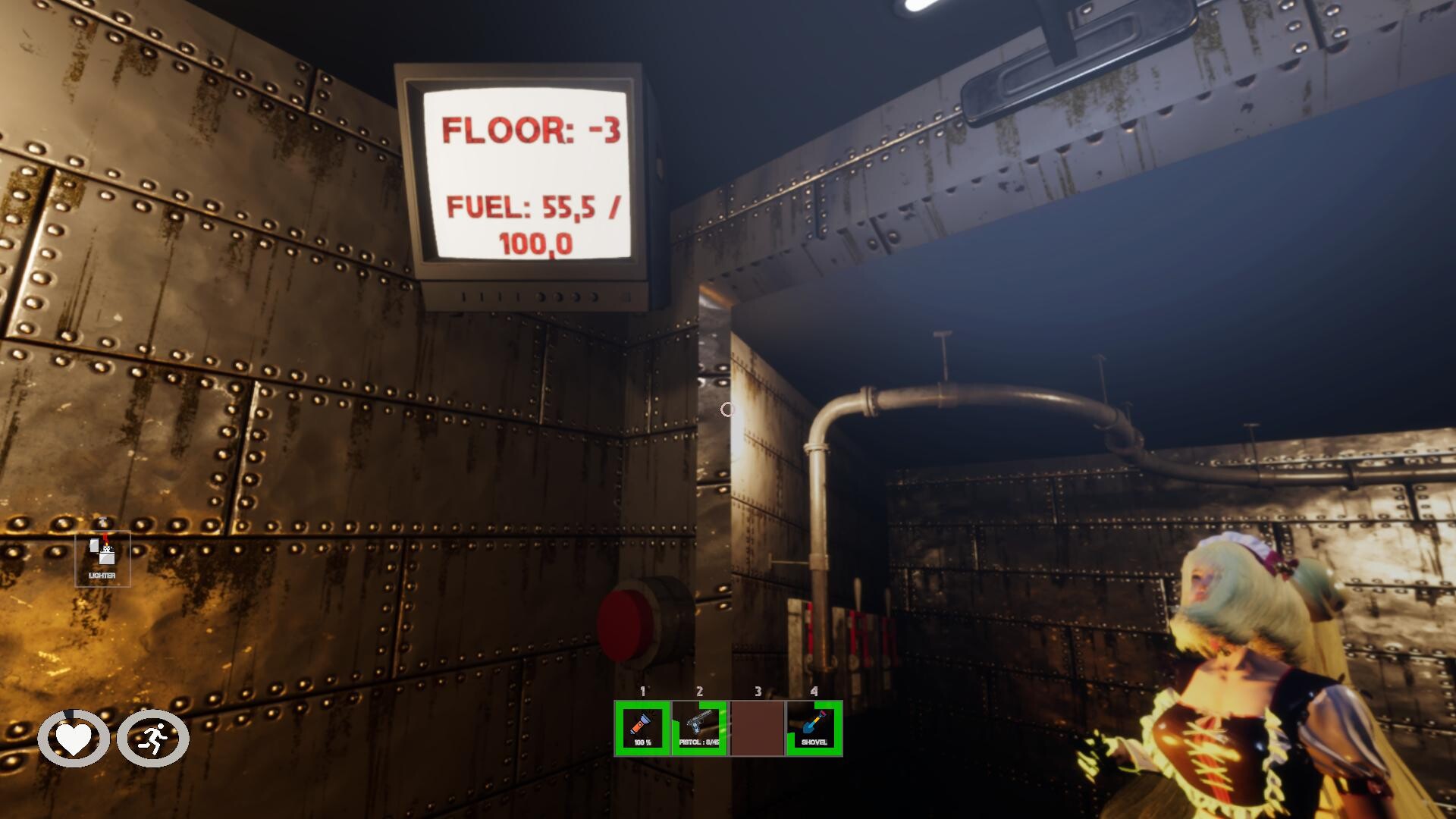Click the FLOOR: -3 monitor display
1456x819 pixels.
(533, 131)
